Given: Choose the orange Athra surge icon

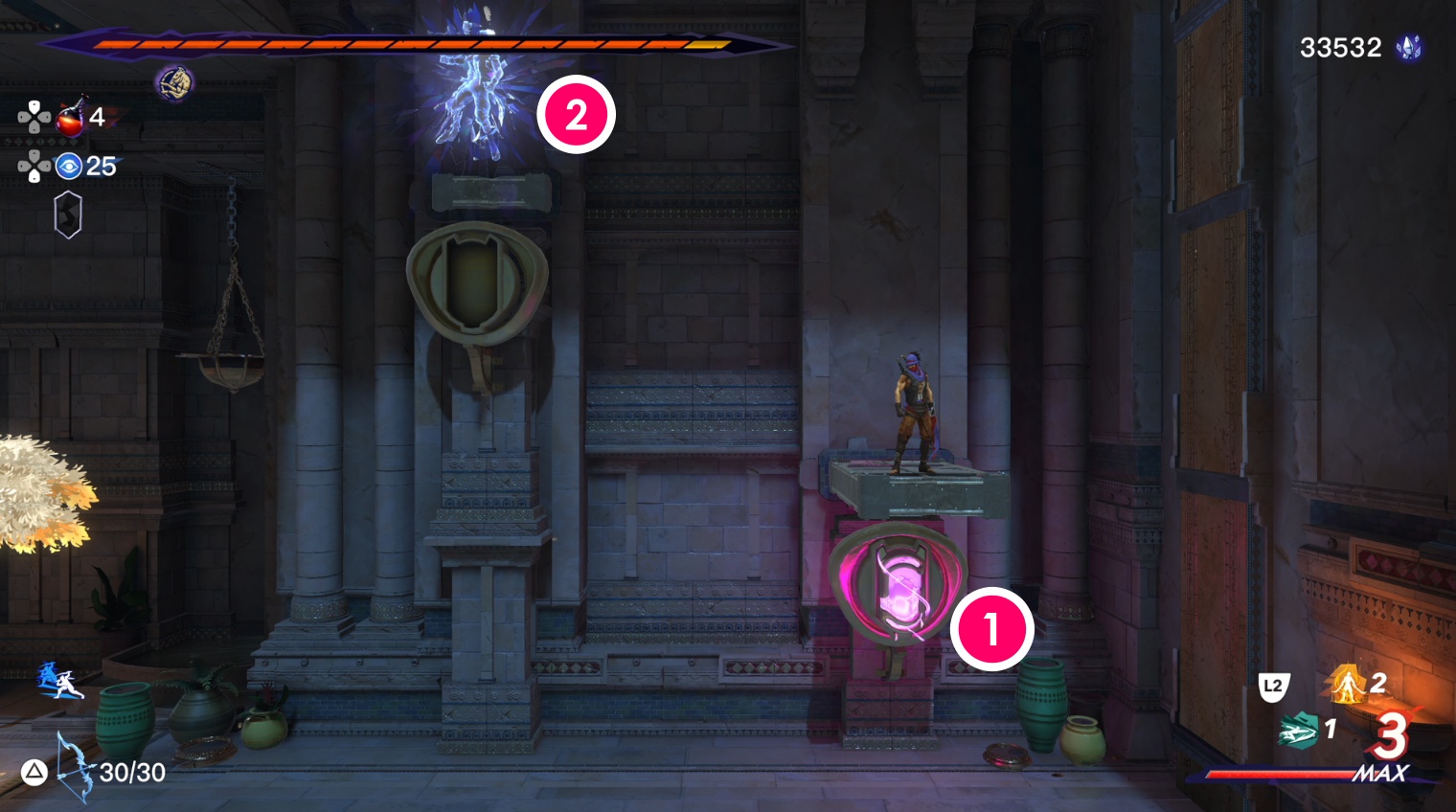Looking at the screenshot, I should [1348, 684].
